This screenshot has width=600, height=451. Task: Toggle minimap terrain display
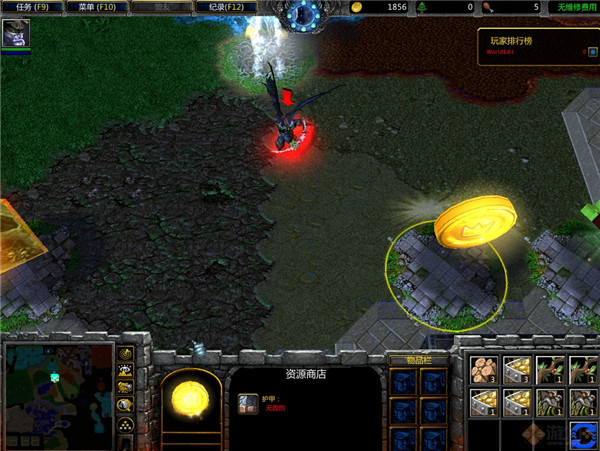(x=126, y=372)
